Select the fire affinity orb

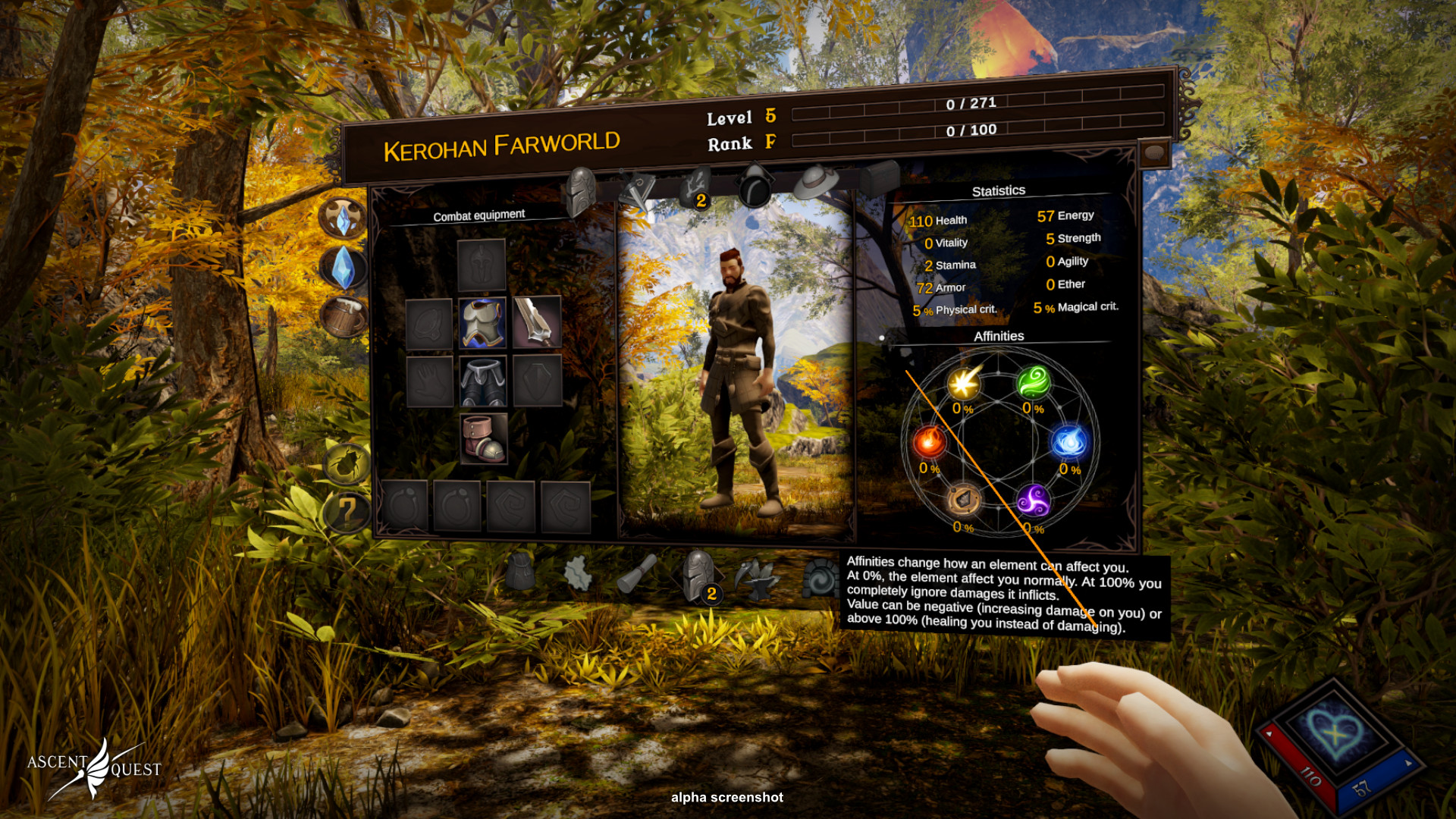(x=929, y=442)
